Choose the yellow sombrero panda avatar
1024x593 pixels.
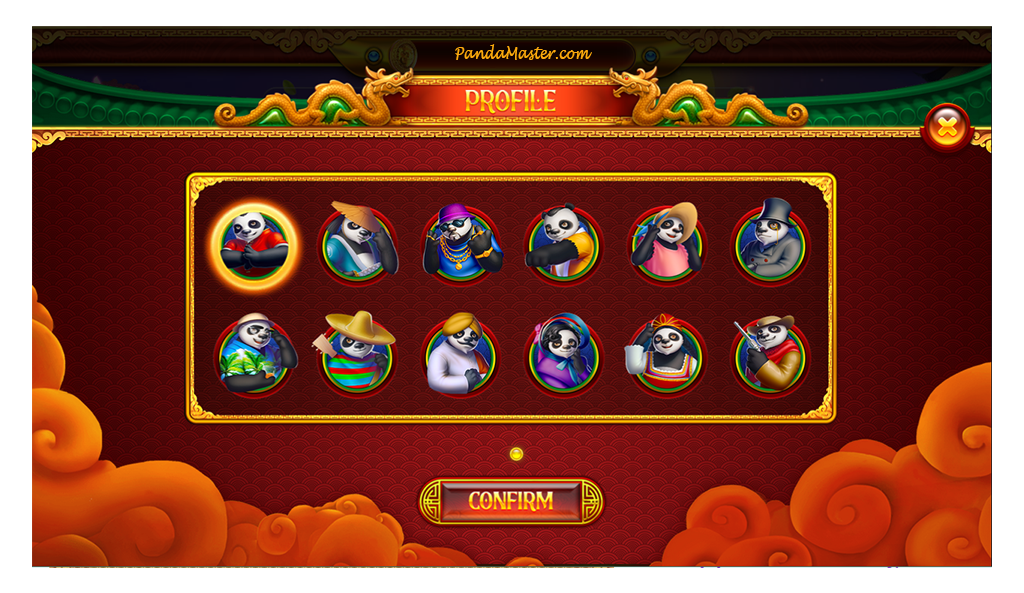pyautogui.click(x=358, y=356)
